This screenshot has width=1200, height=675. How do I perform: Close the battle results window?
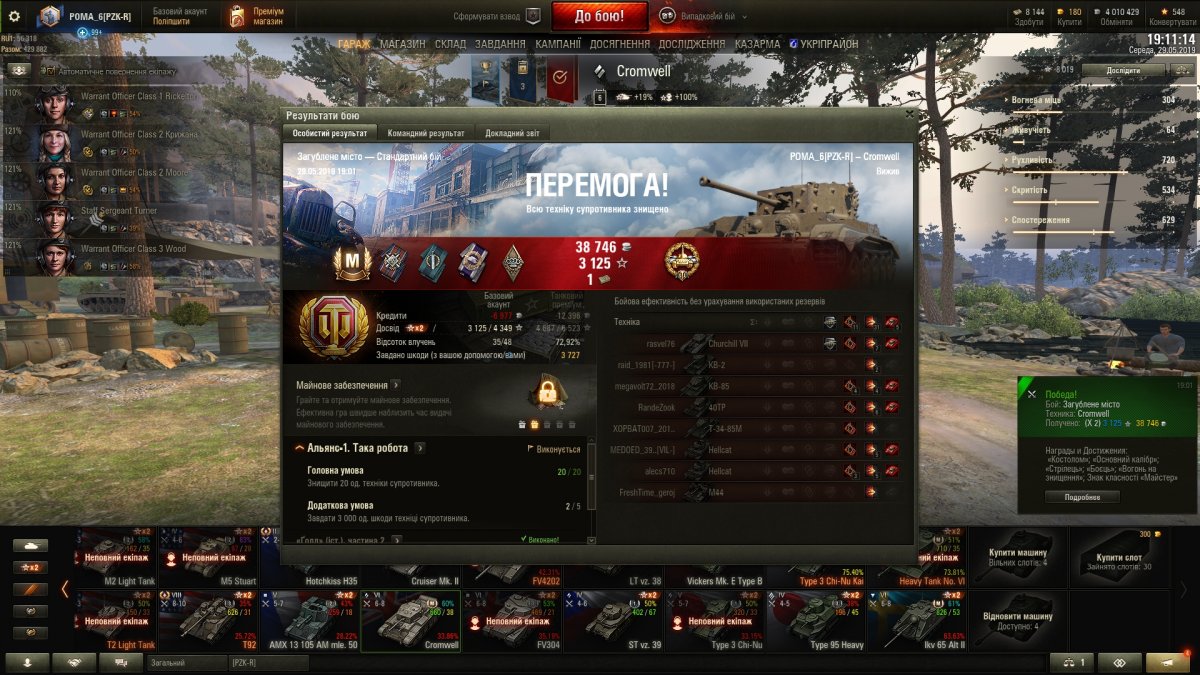click(x=908, y=115)
